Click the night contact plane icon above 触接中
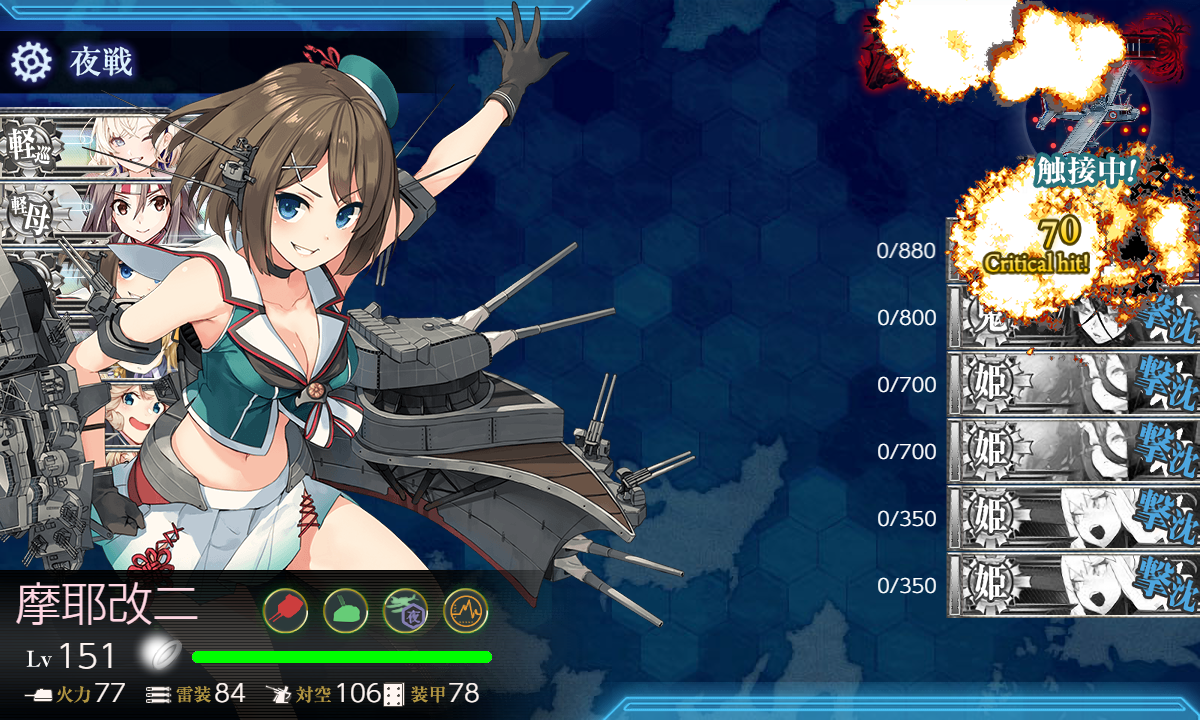 coord(1085,110)
